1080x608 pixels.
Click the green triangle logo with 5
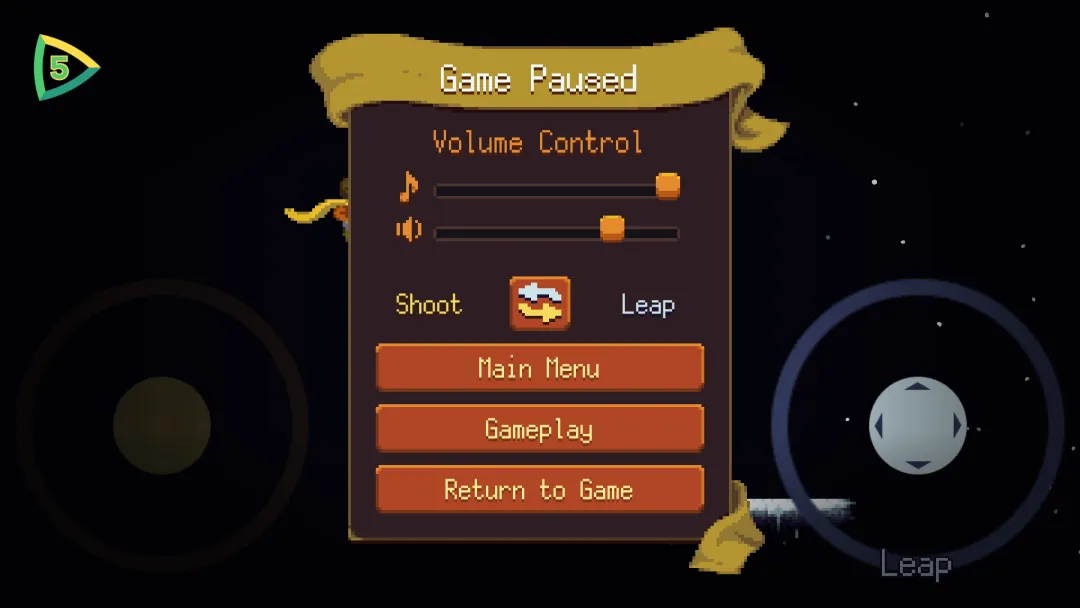(64, 68)
